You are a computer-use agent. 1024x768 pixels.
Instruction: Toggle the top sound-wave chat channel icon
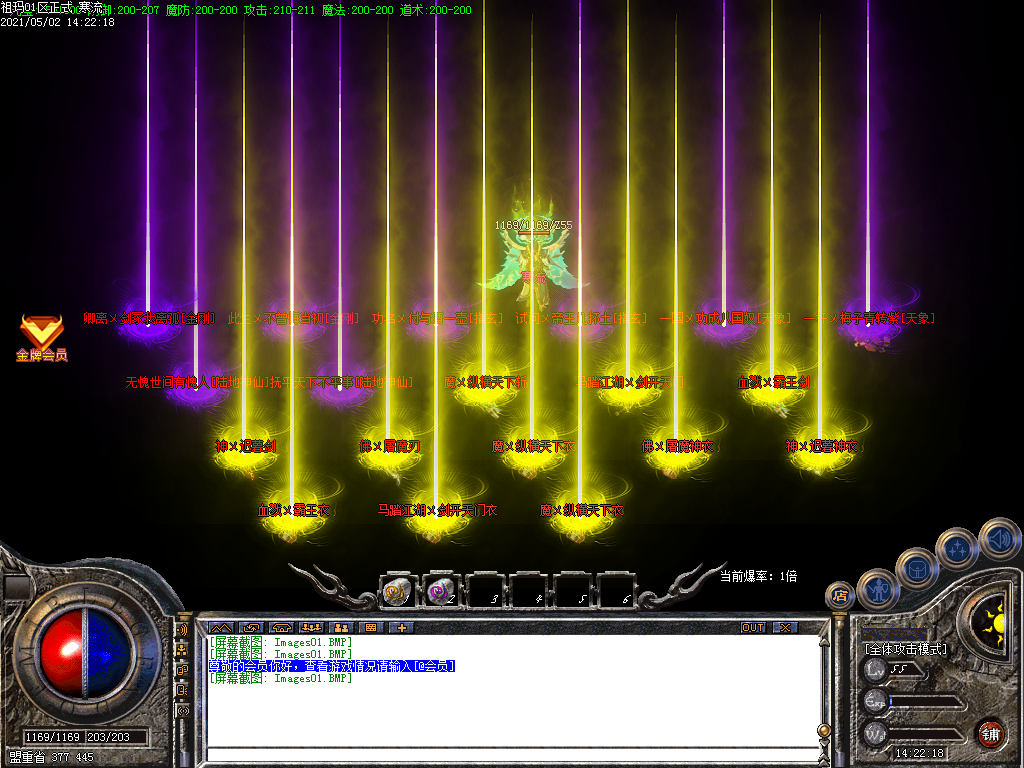(182, 631)
